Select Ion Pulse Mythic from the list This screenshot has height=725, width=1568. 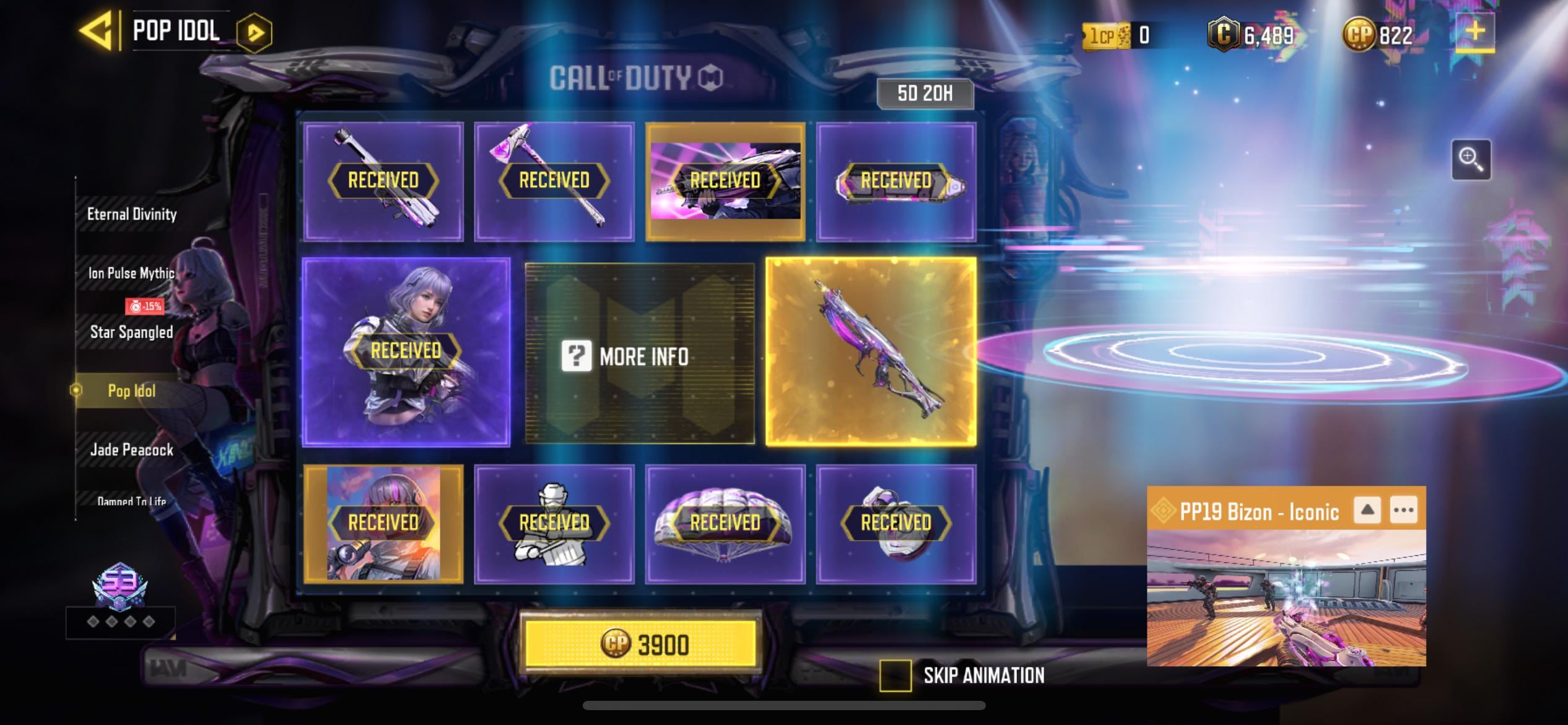click(131, 273)
